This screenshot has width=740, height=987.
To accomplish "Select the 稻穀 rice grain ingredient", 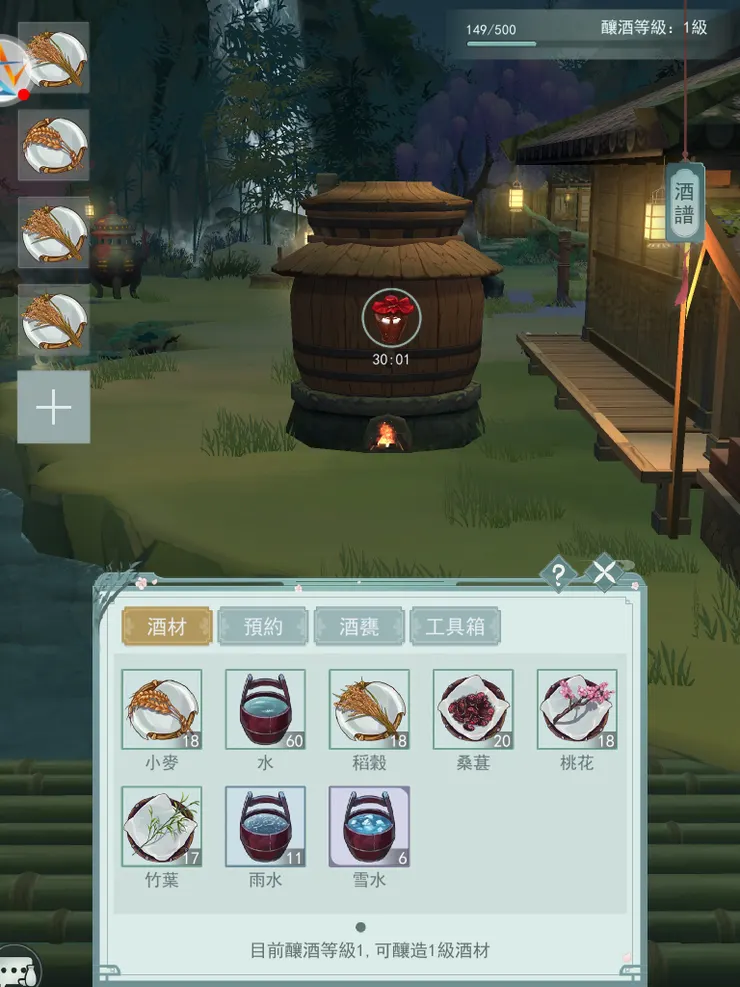I will coord(370,709).
